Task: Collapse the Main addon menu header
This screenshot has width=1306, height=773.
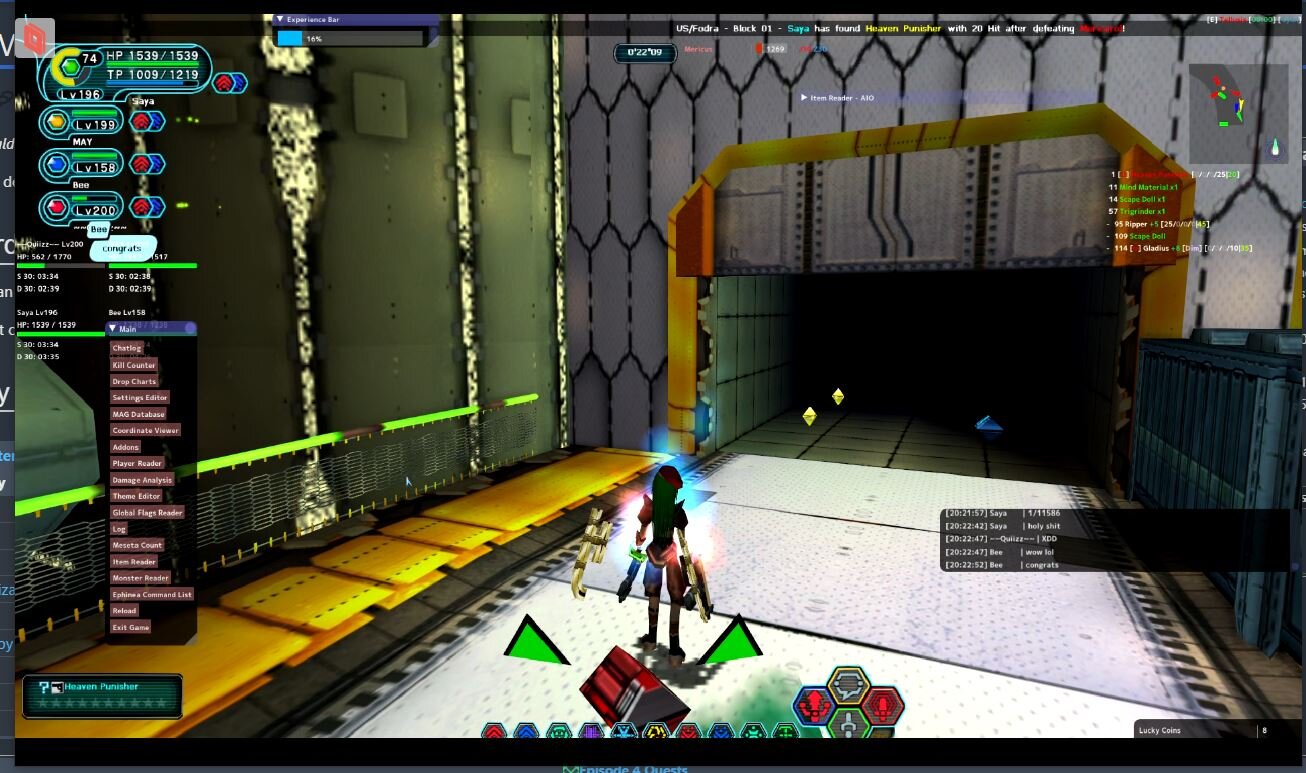Action: 113,328
